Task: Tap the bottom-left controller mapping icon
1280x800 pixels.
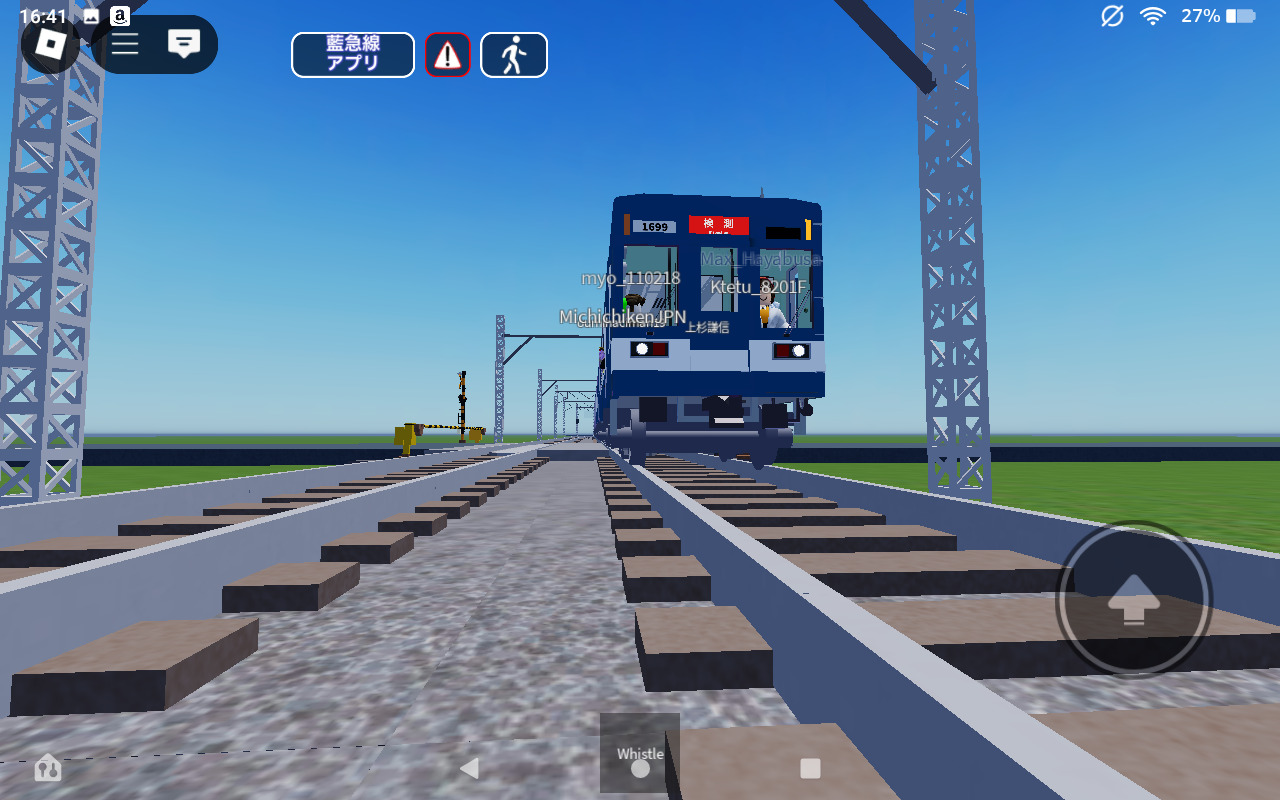Action: tap(47, 768)
